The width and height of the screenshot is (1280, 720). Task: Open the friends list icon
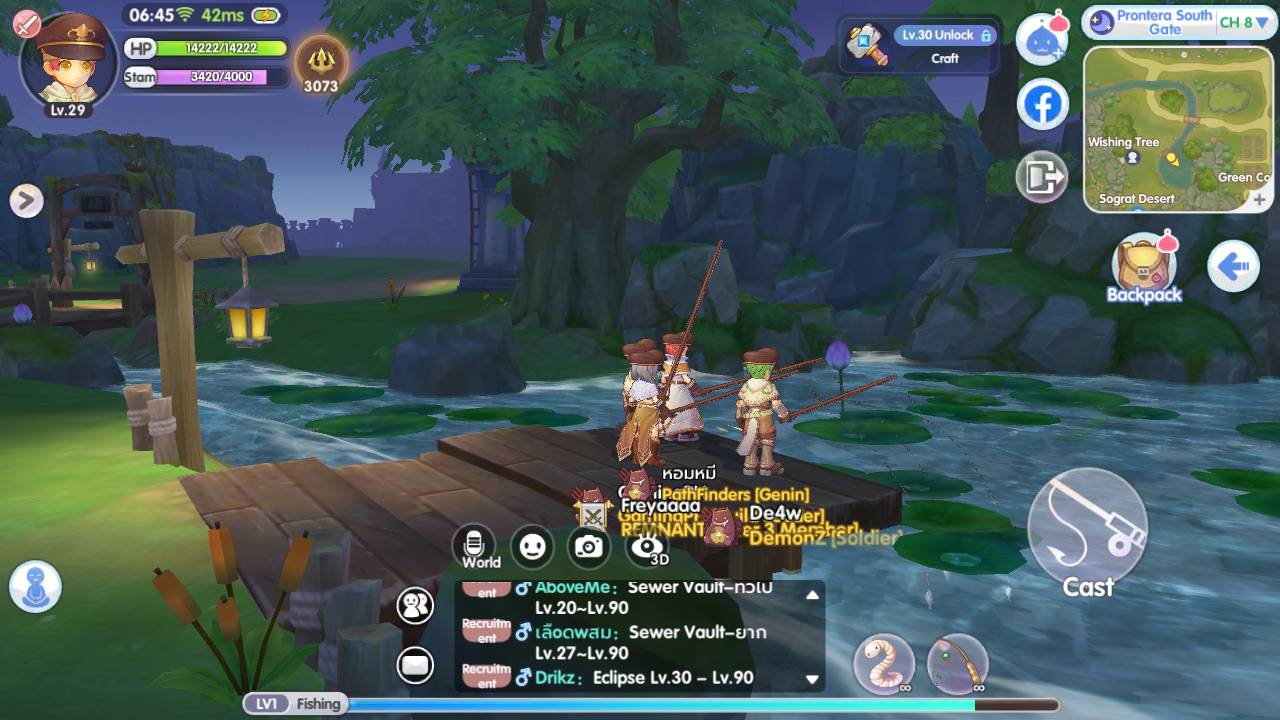click(415, 605)
